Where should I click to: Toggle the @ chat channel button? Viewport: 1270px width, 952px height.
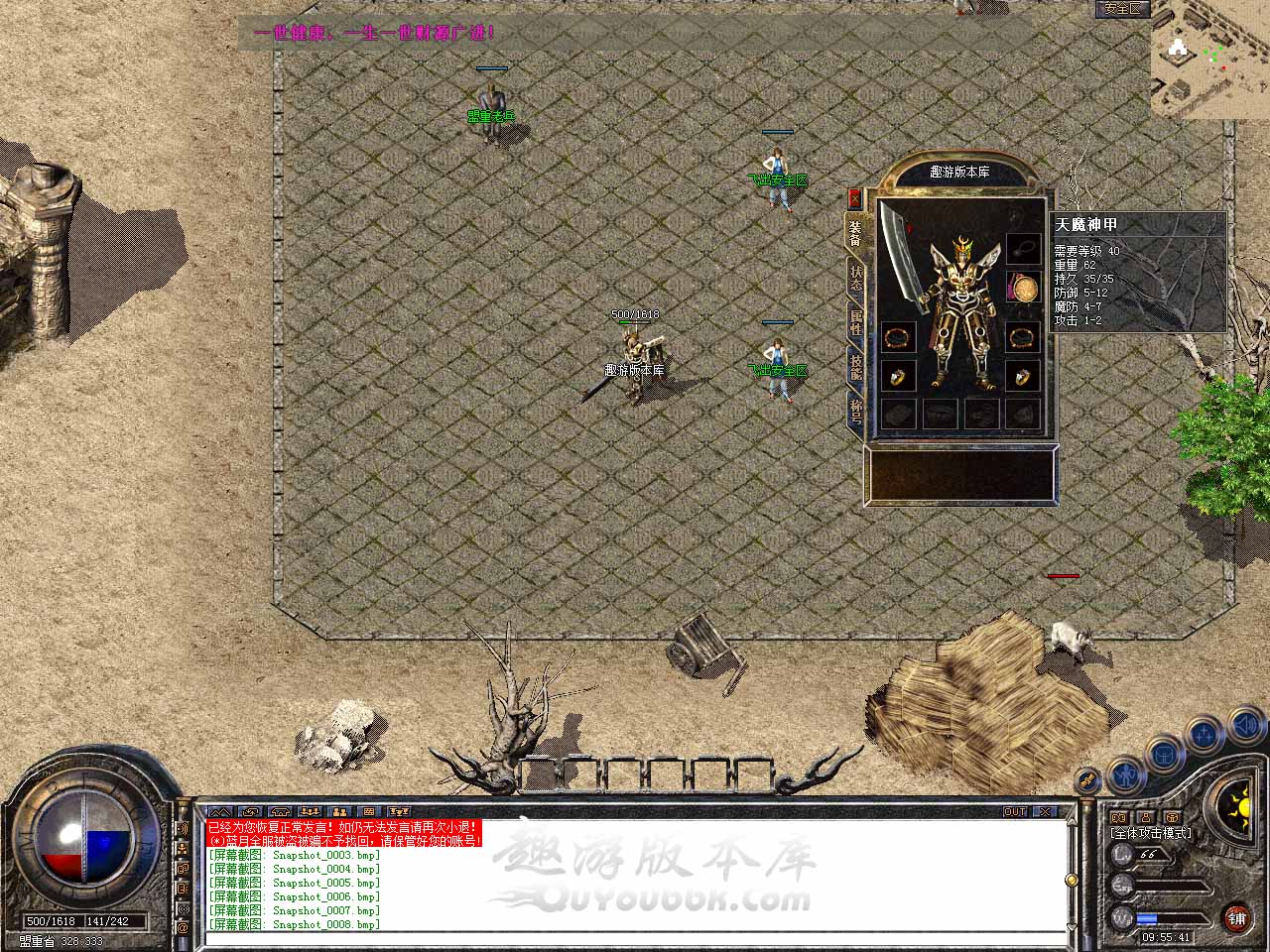coord(183,927)
